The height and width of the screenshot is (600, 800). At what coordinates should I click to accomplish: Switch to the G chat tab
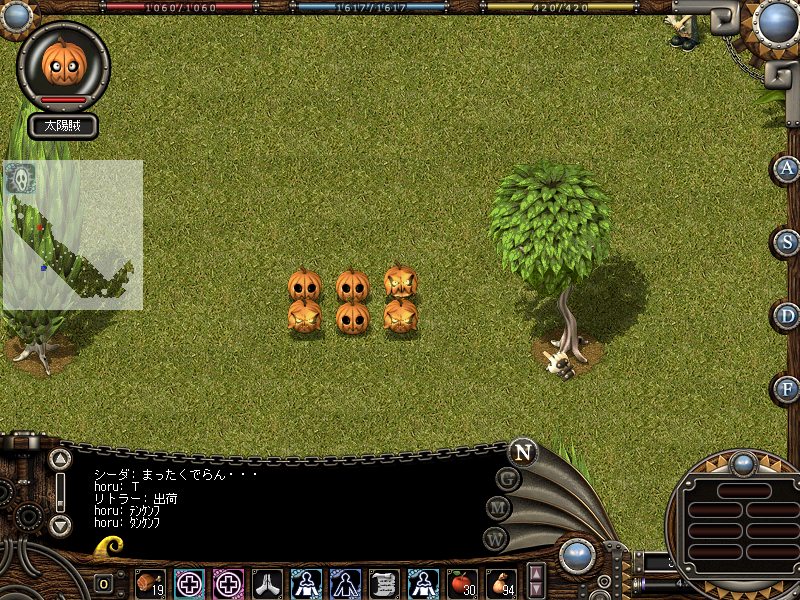click(509, 479)
